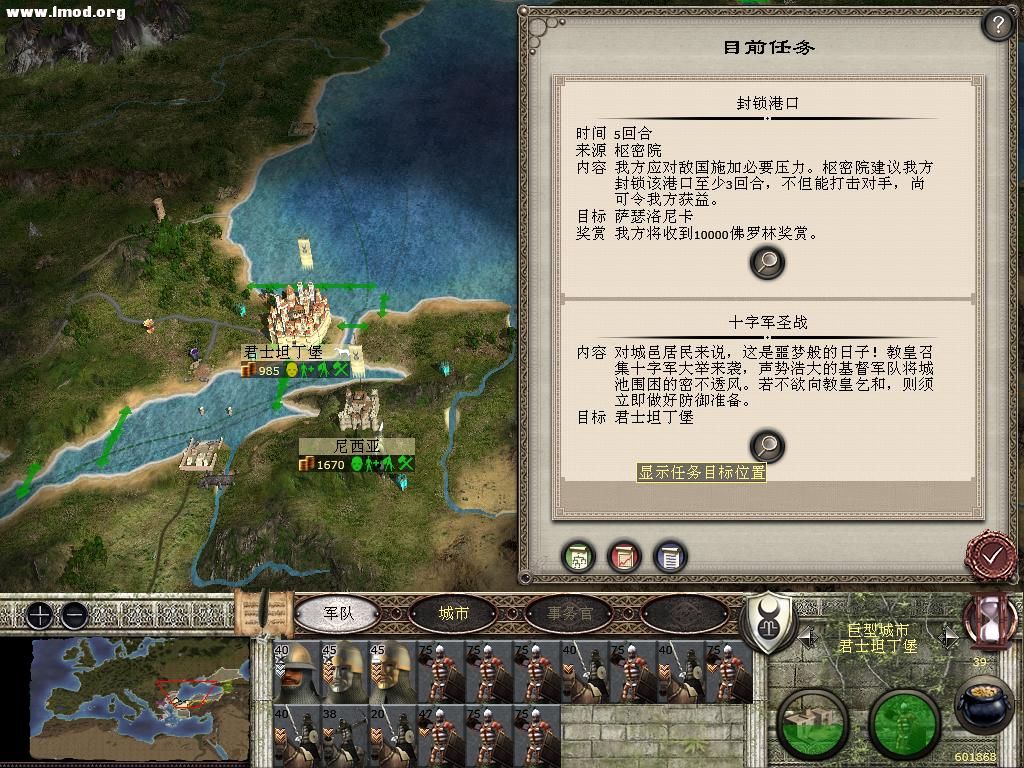The height and width of the screenshot is (768, 1024).
Task: Close the missions panel with the checkmark seal
Action: (991, 554)
